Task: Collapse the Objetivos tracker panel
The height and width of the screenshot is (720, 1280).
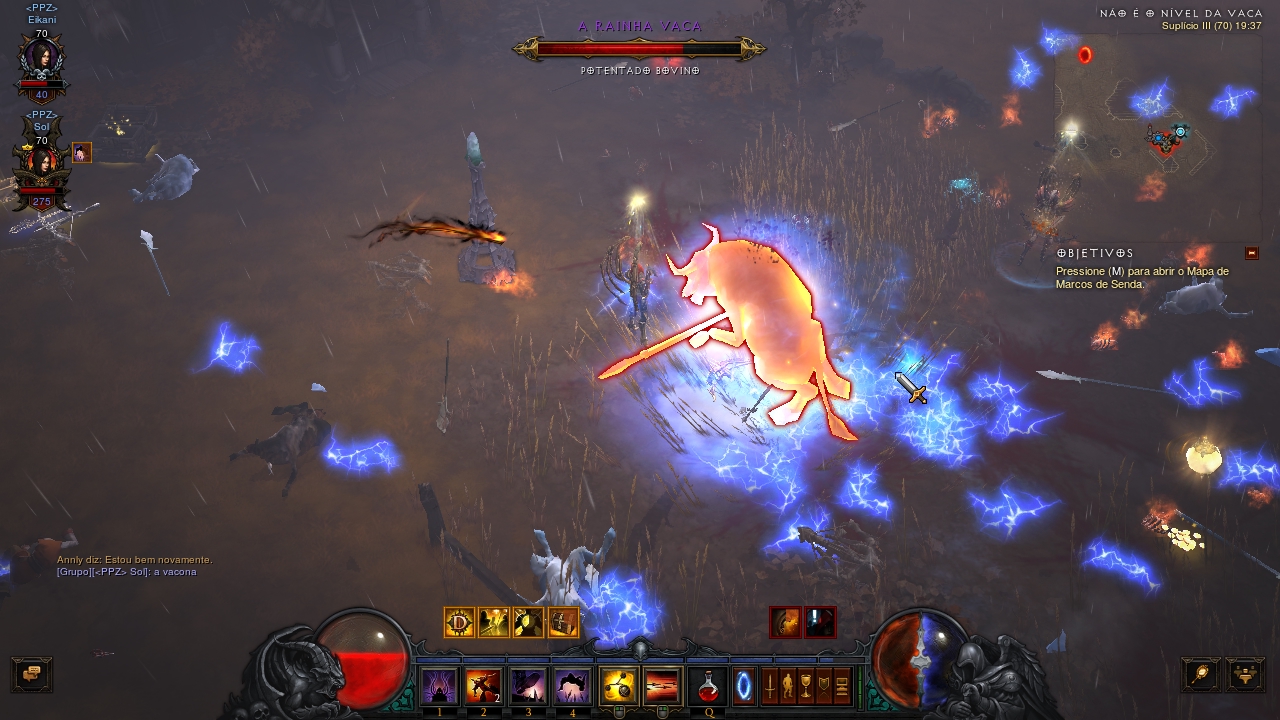Action: [1252, 253]
